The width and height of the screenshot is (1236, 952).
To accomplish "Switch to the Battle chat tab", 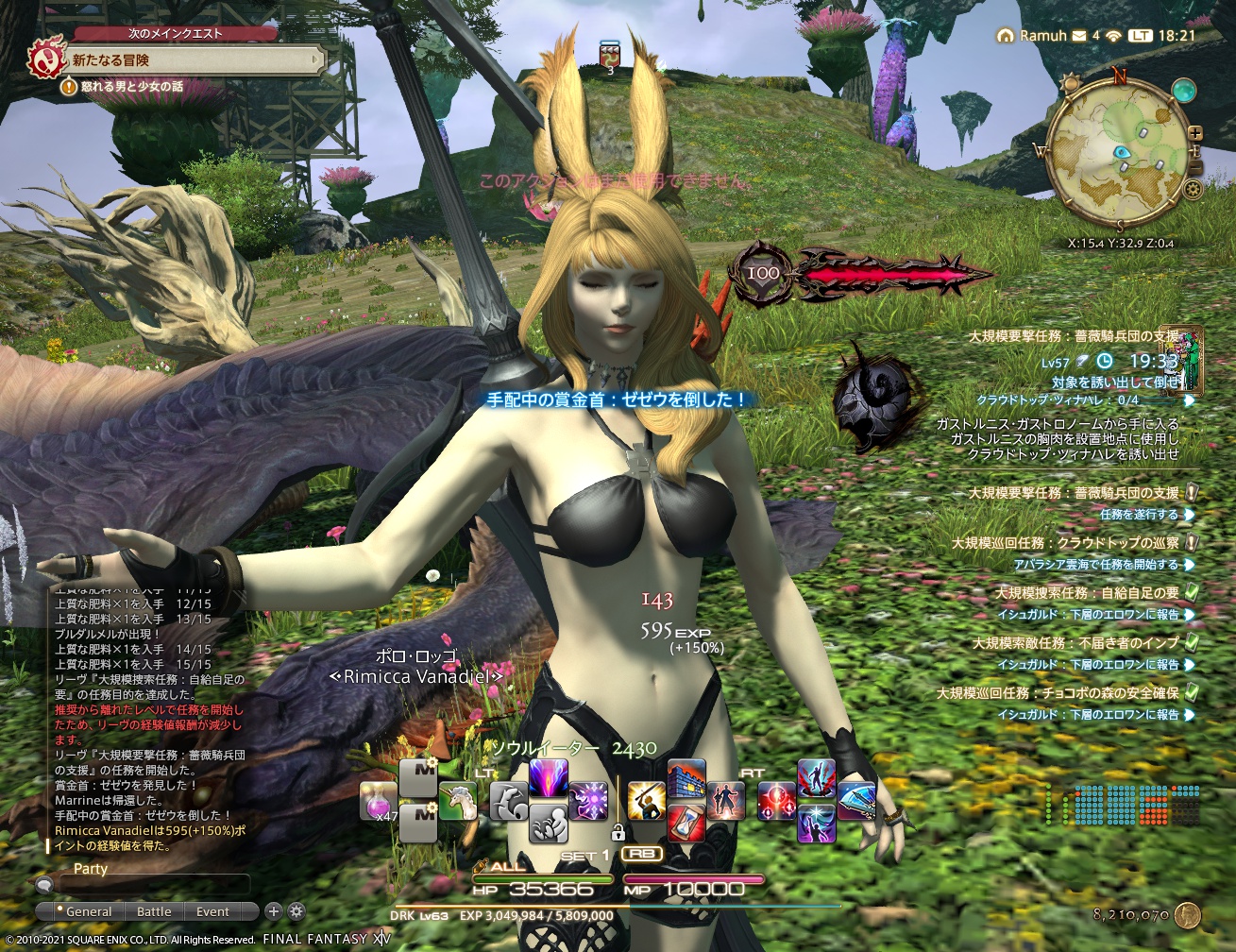I will pos(154,912).
